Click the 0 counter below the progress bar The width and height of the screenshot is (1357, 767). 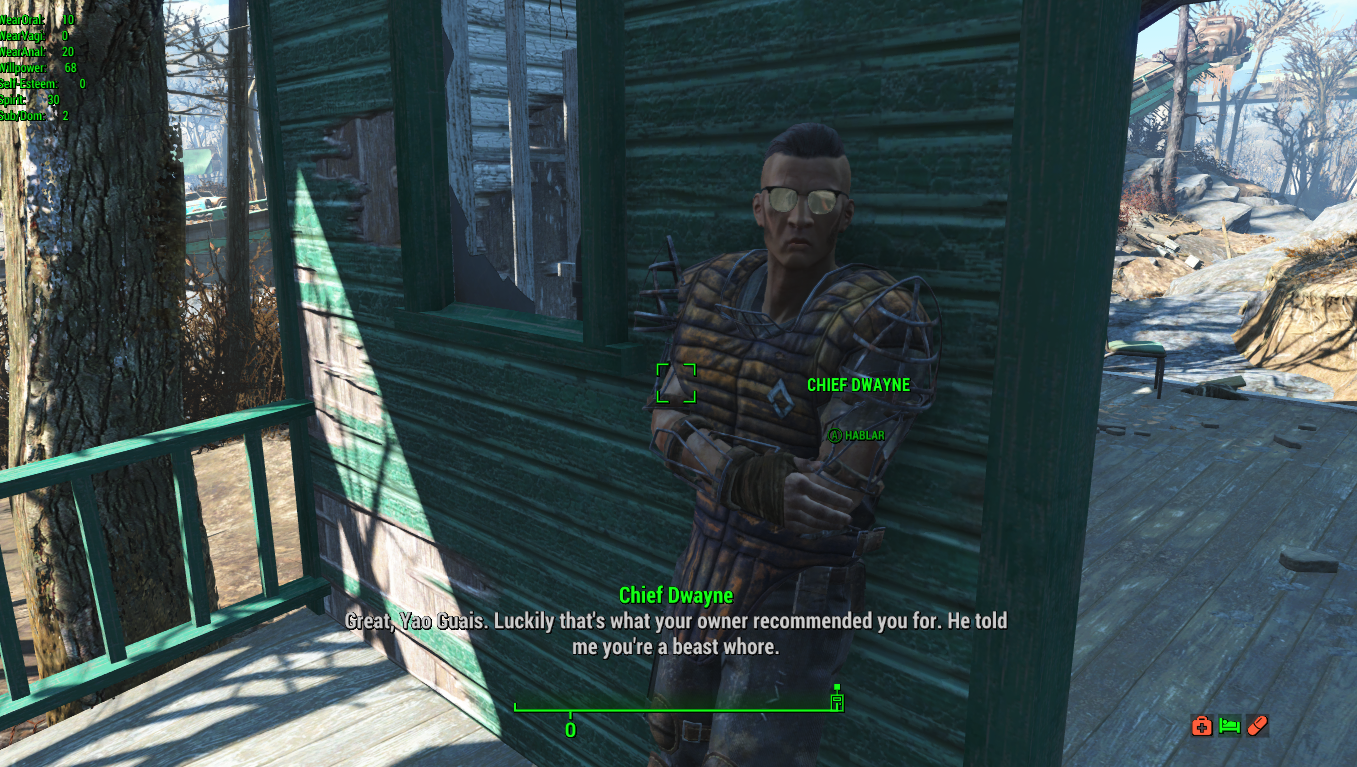[570, 730]
